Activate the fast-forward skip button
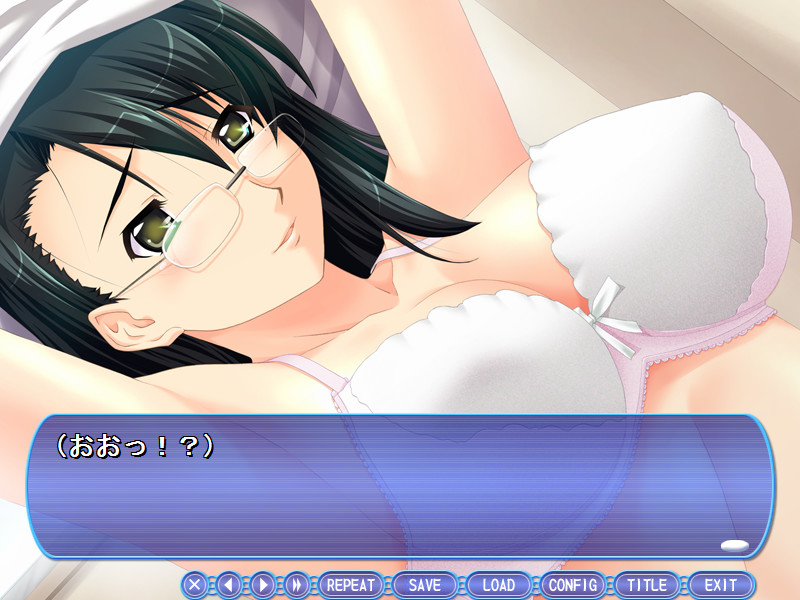This screenshot has height=600, width=800. coord(297,585)
